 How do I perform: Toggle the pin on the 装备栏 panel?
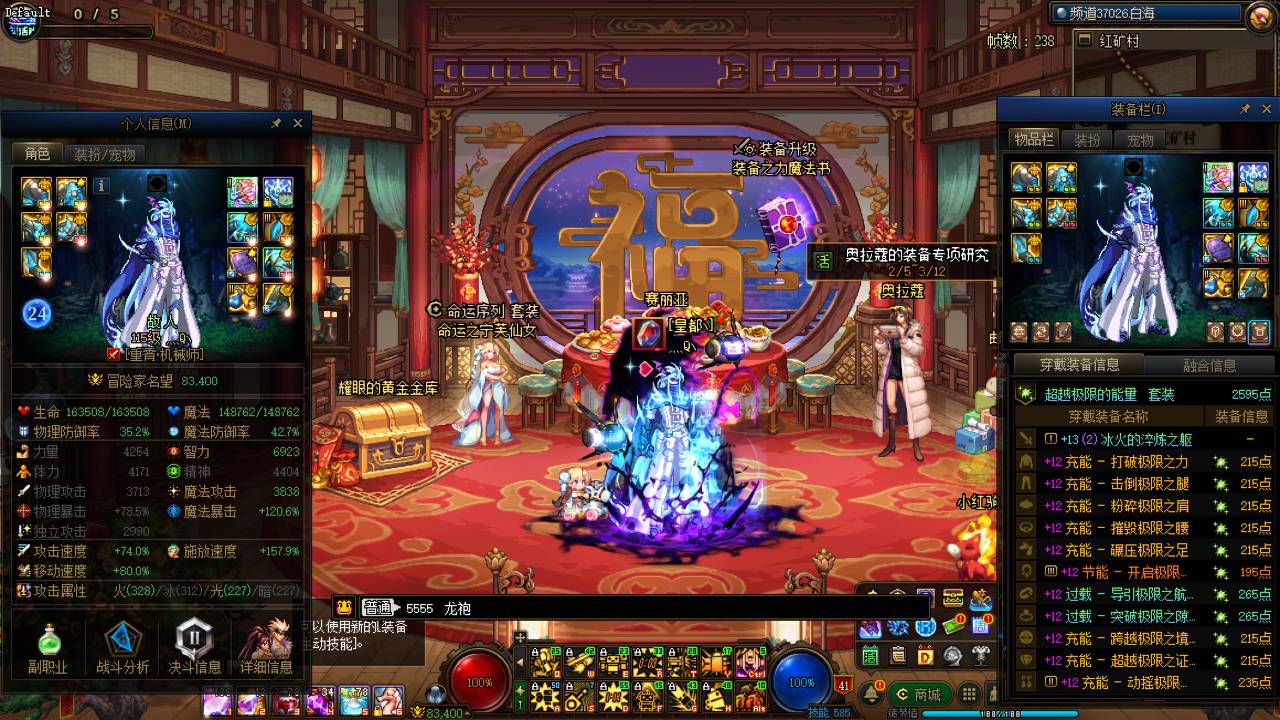click(1245, 109)
